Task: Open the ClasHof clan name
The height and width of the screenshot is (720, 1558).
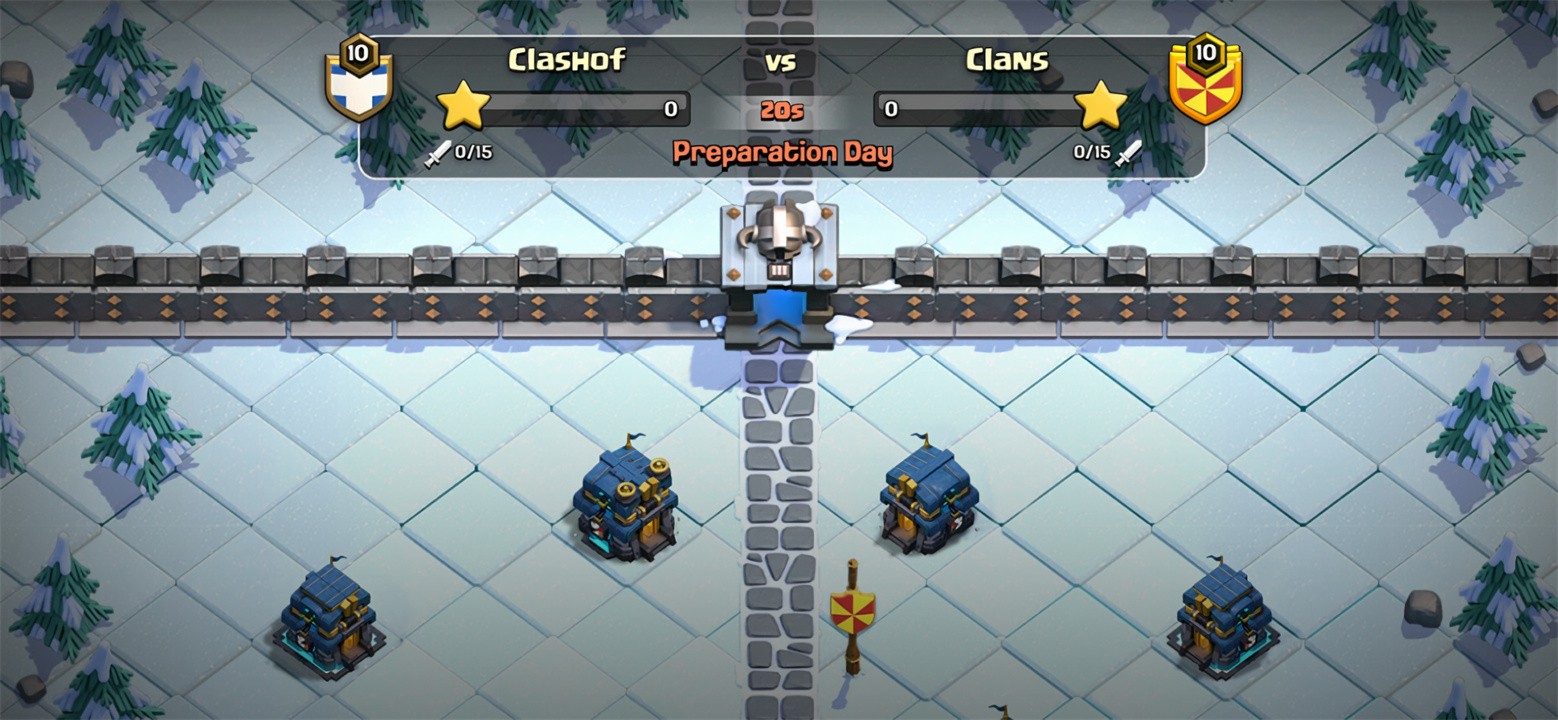Action: pos(566,60)
